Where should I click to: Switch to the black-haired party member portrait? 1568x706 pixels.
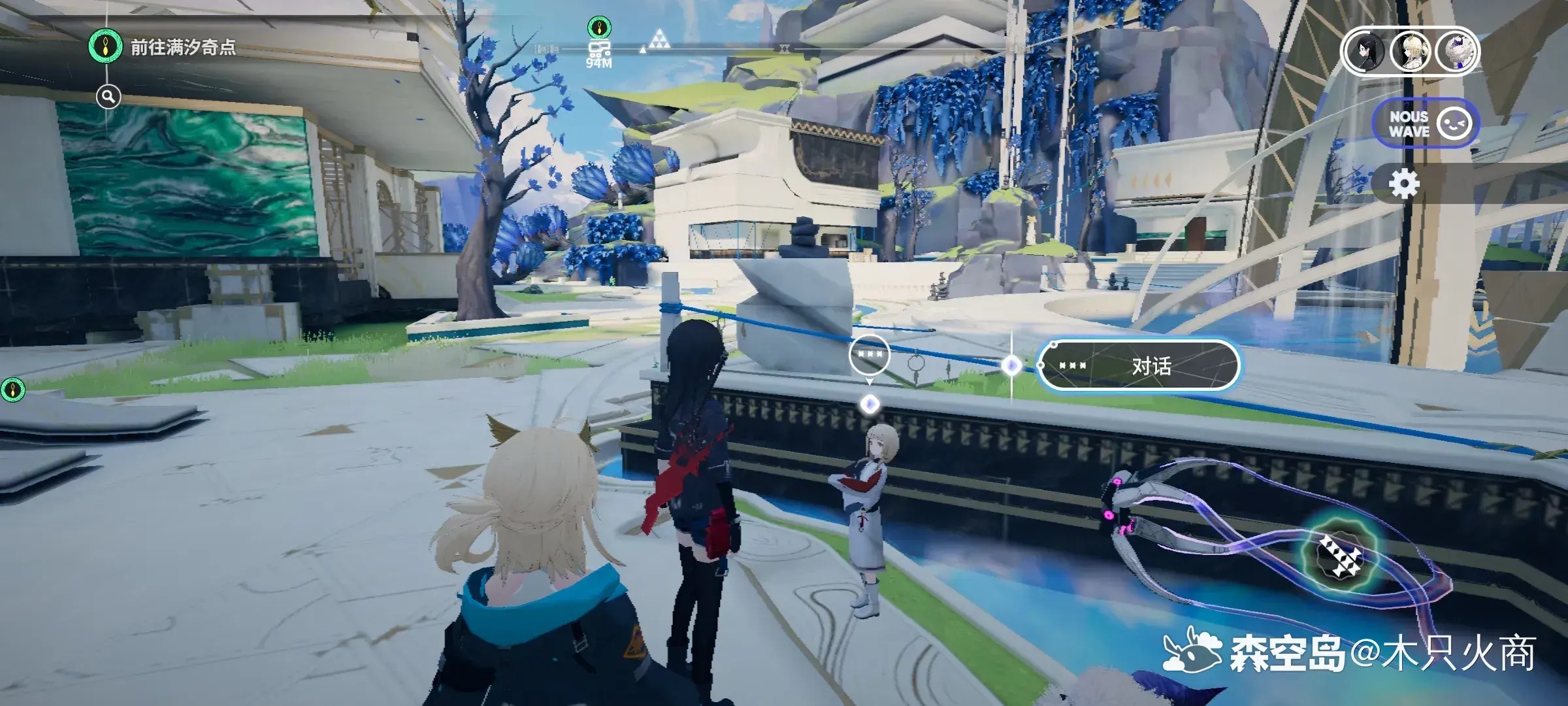[1365, 52]
